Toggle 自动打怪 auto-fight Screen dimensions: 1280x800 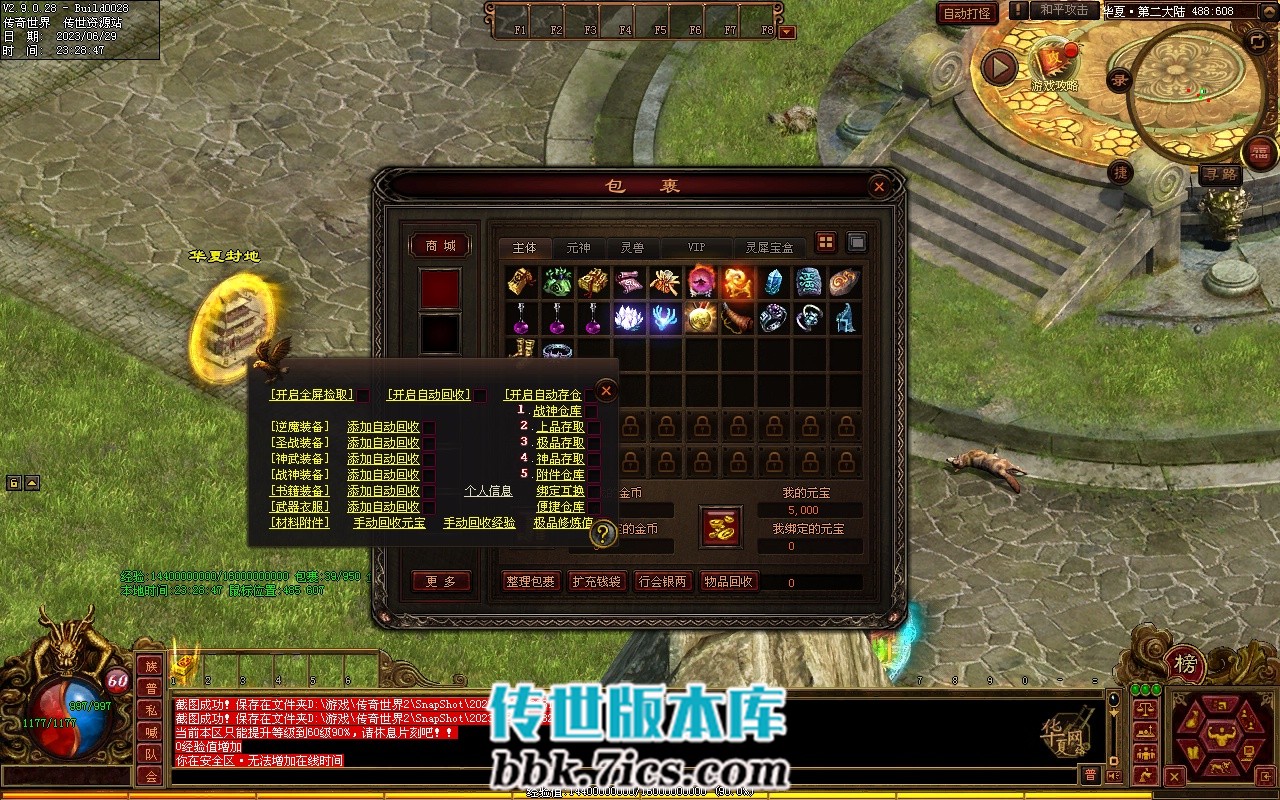[967, 13]
